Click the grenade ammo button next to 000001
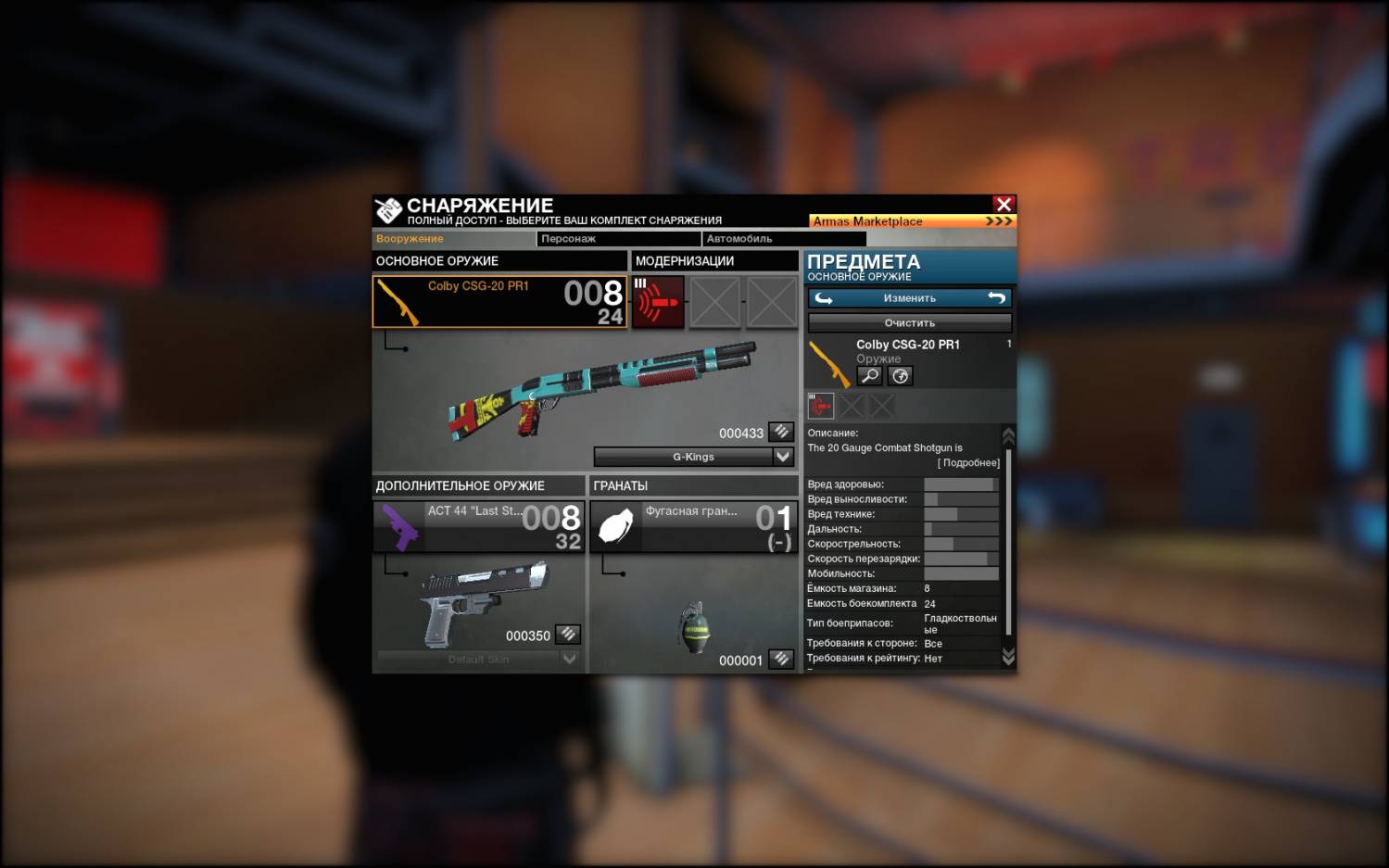The image size is (1389, 868). point(781,659)
